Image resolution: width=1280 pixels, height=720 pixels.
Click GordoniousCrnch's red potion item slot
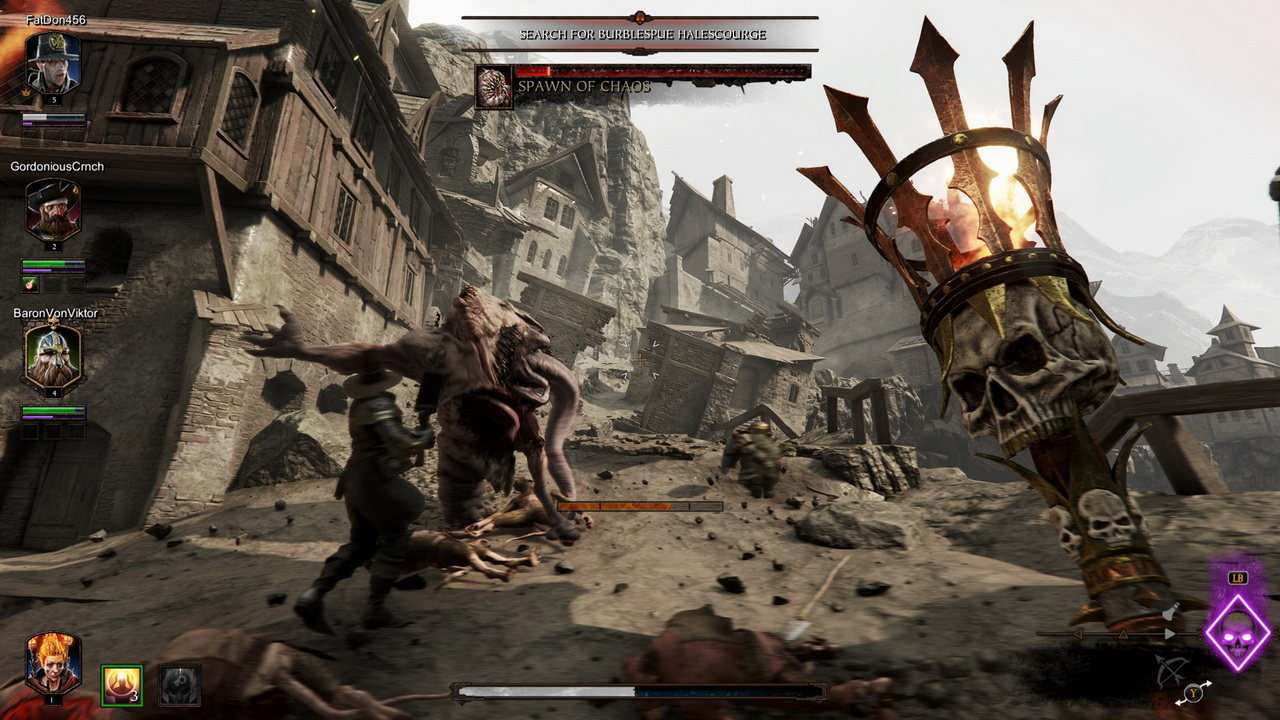click(30, 284)
